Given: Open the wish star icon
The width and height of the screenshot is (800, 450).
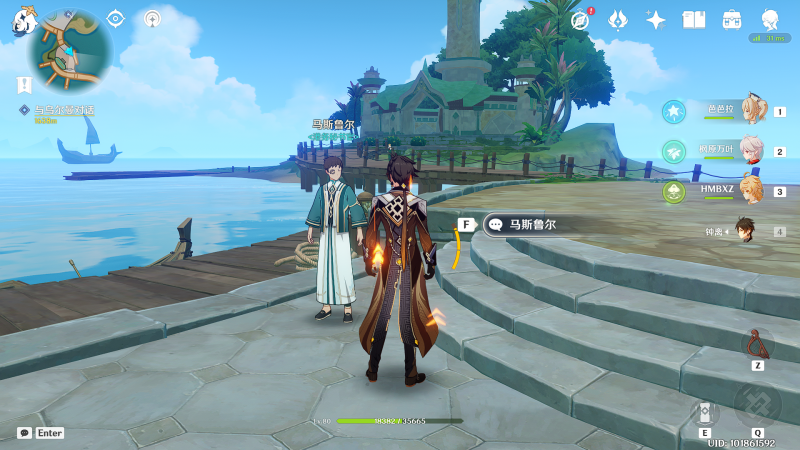Looking at the screenshot, I should click(656, 20).
